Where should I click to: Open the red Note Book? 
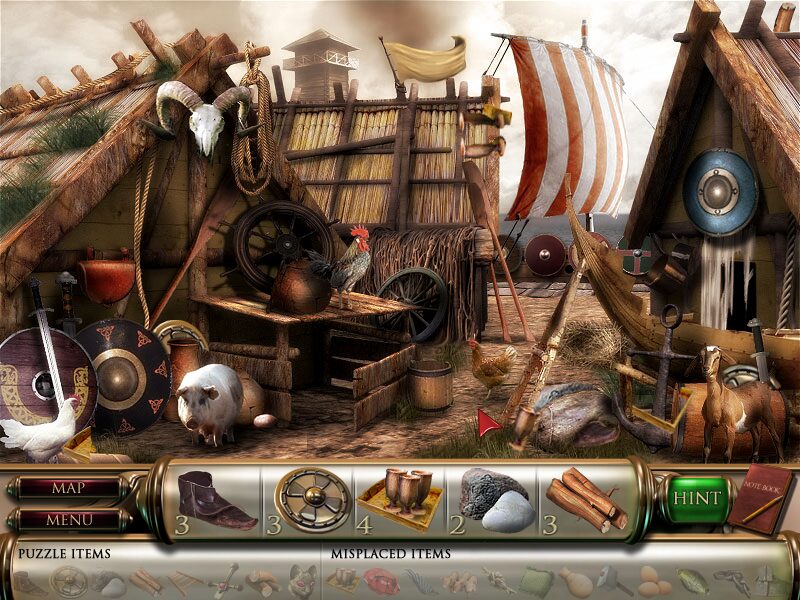760,497
